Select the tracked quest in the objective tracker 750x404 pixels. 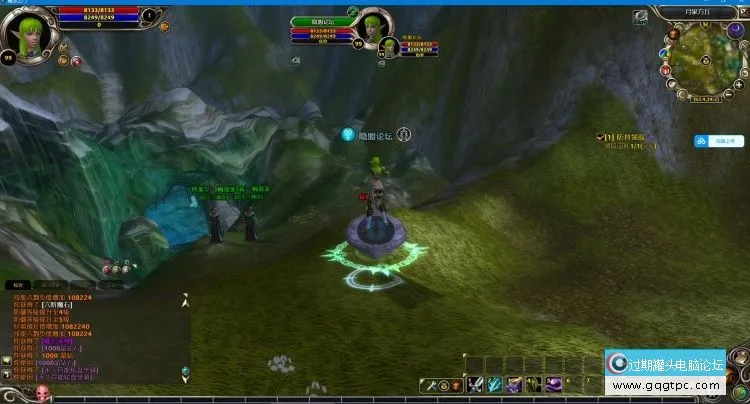point(621,136)
